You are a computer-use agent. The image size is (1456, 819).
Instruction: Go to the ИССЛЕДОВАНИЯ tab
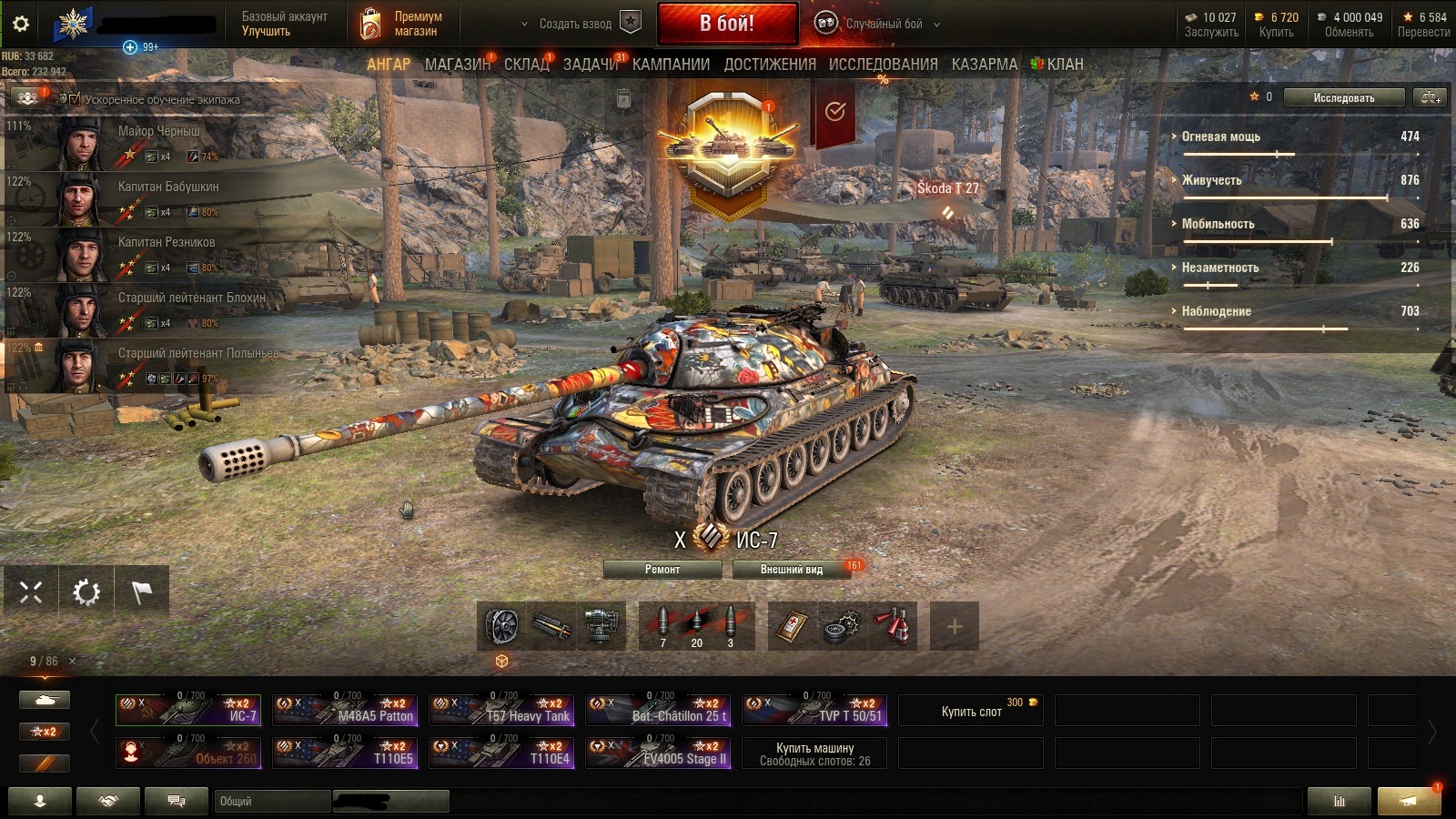(x=883, y=65)
